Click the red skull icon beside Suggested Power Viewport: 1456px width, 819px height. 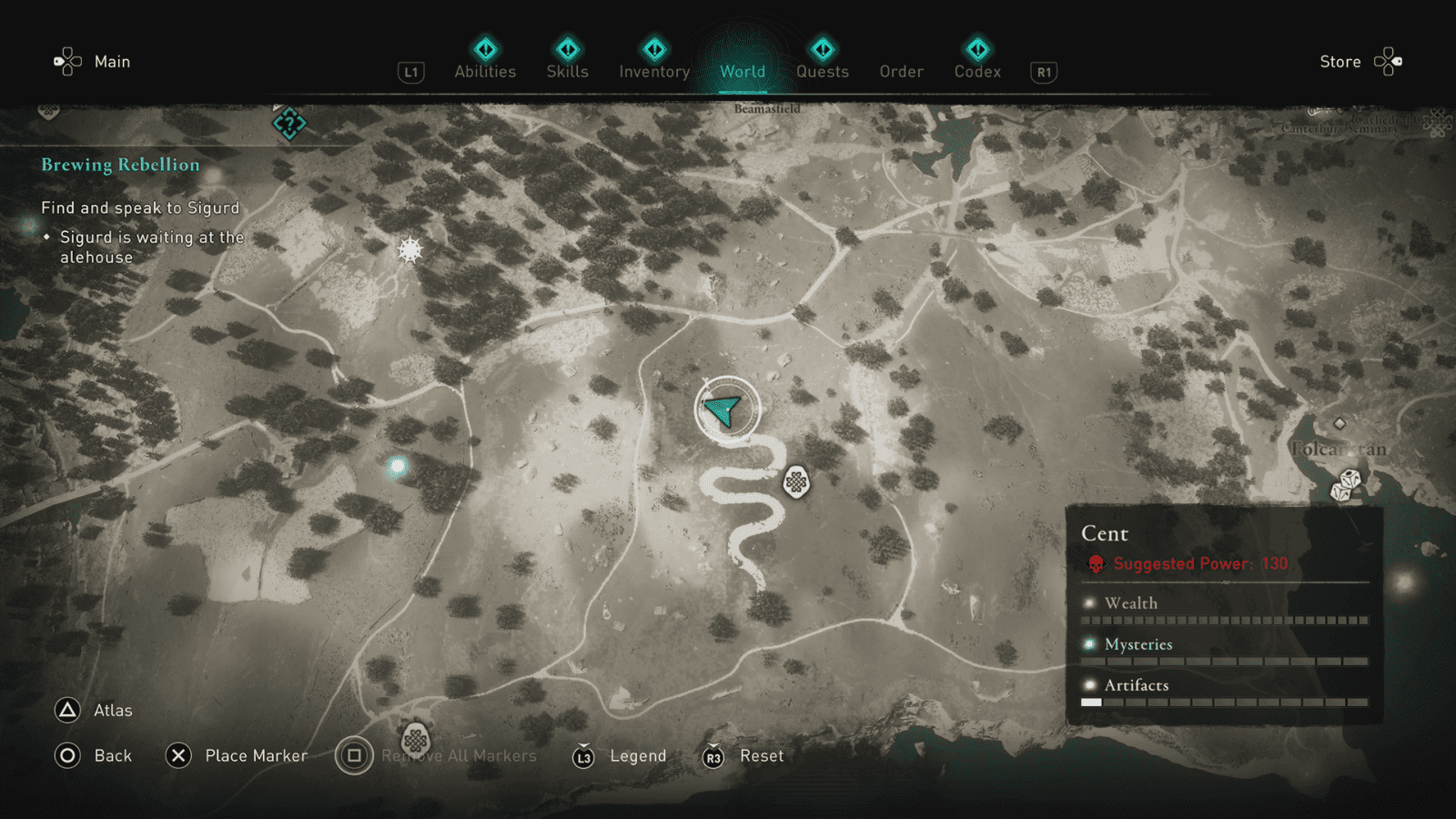(1097, 563)
